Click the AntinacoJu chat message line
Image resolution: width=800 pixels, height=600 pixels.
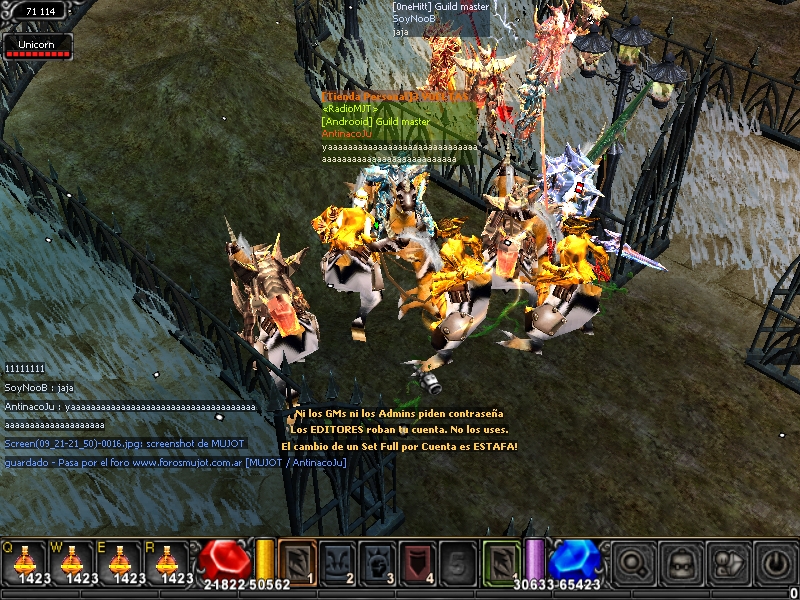tap(130, 407)
